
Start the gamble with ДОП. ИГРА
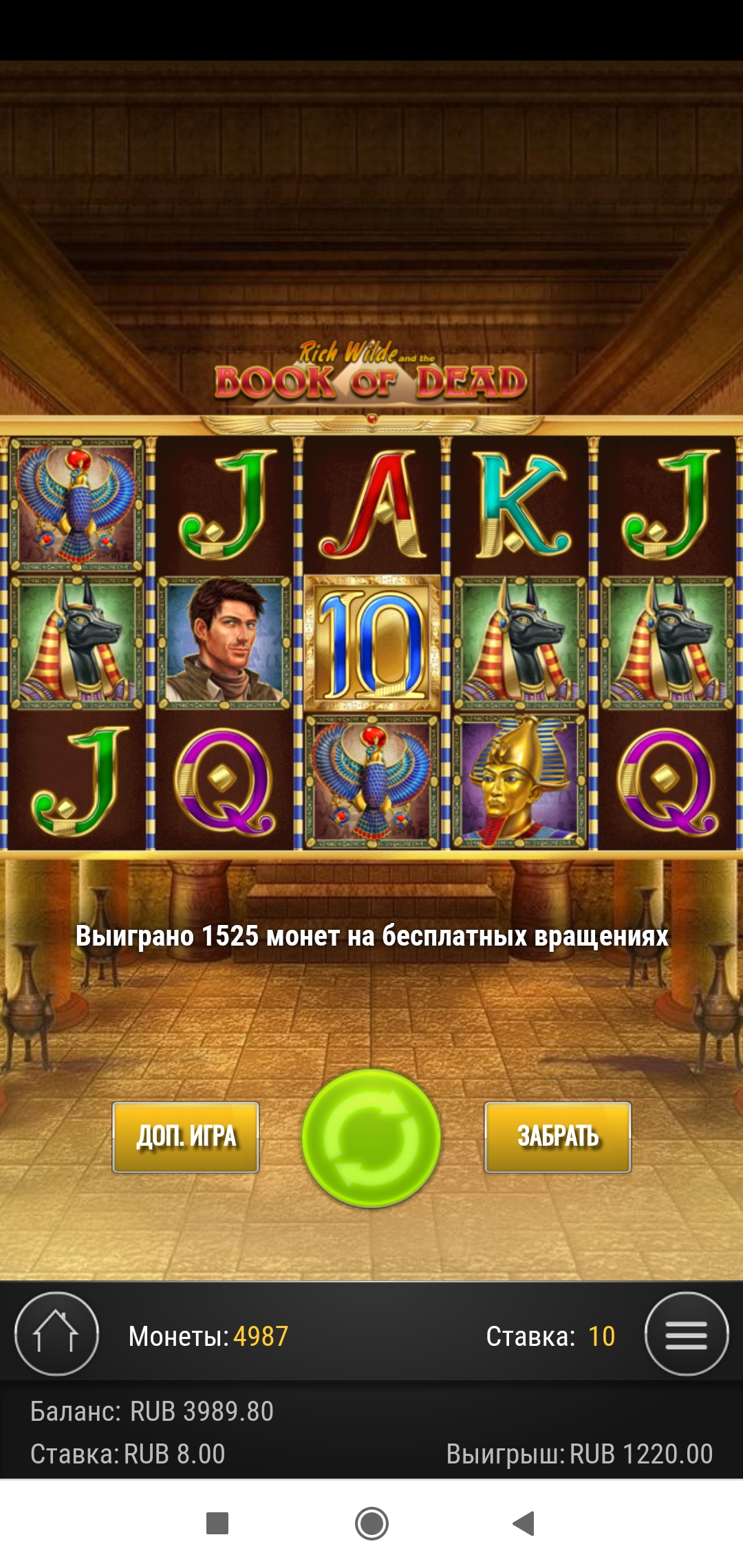(186, 1137)
